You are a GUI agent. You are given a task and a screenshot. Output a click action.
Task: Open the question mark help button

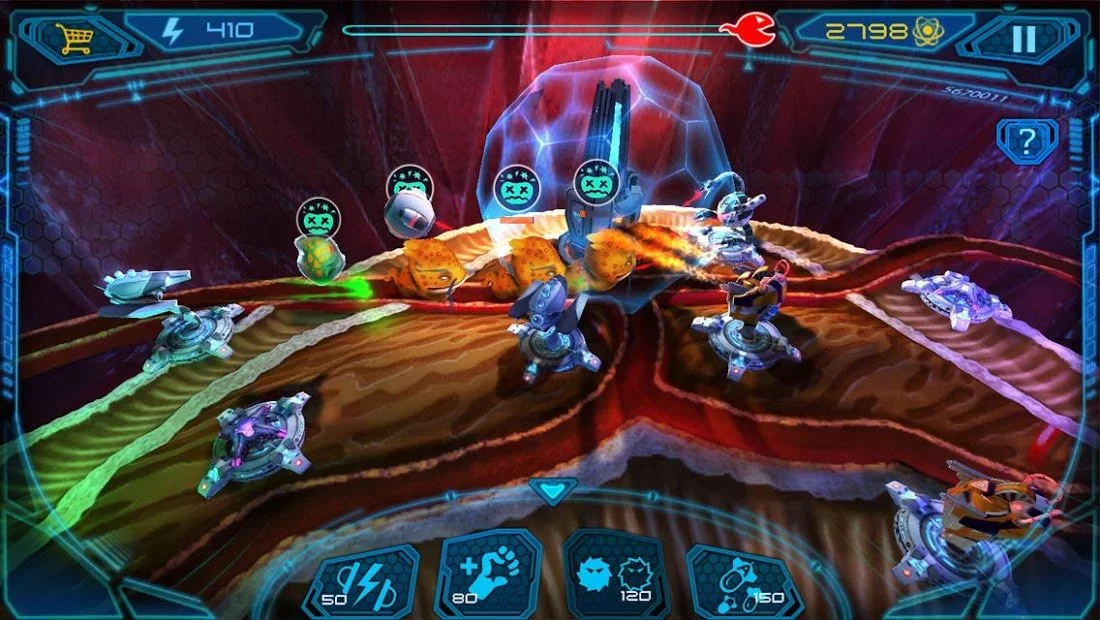(x=1027, y=138)
